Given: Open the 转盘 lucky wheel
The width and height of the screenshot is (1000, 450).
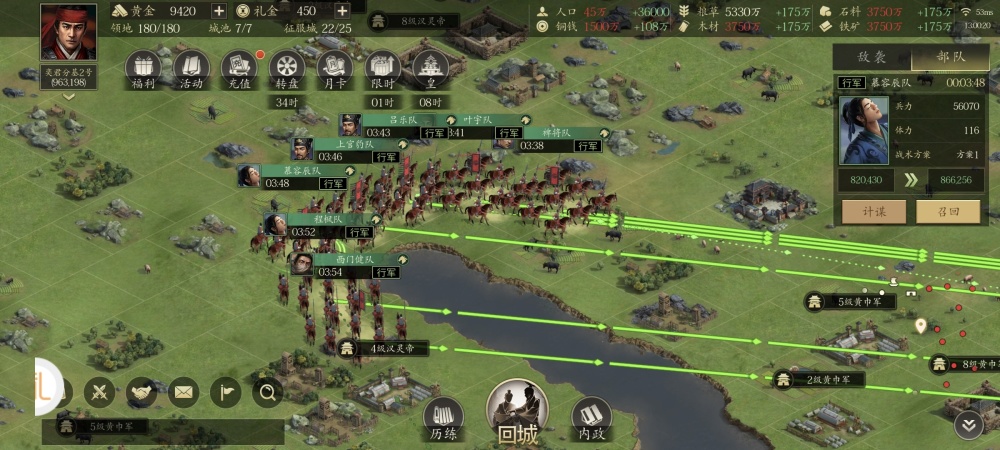Looking at the screenshot, I should pyautogui.click(x=287, y=69).
